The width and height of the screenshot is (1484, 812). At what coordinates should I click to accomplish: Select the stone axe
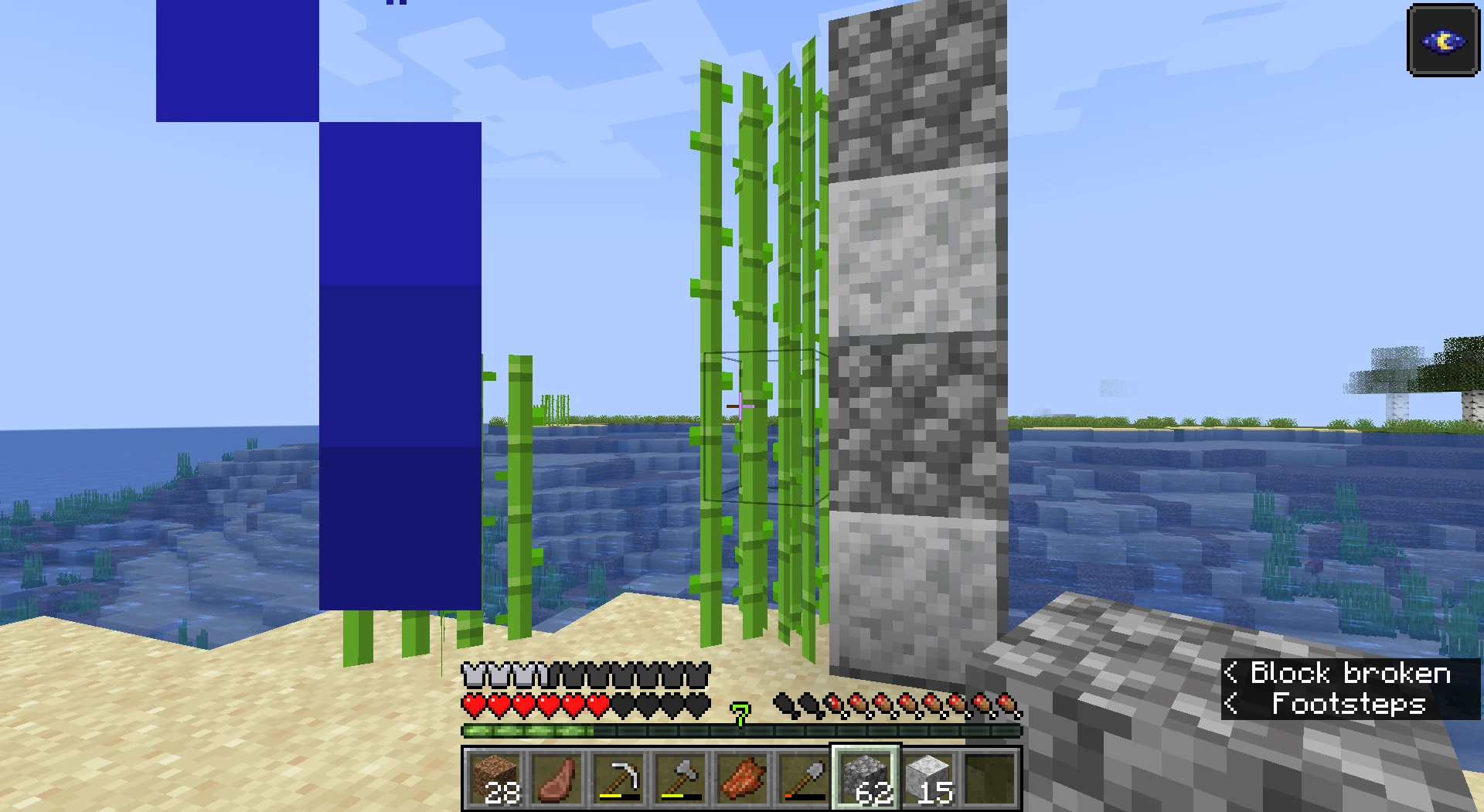(x=681, y=776)
